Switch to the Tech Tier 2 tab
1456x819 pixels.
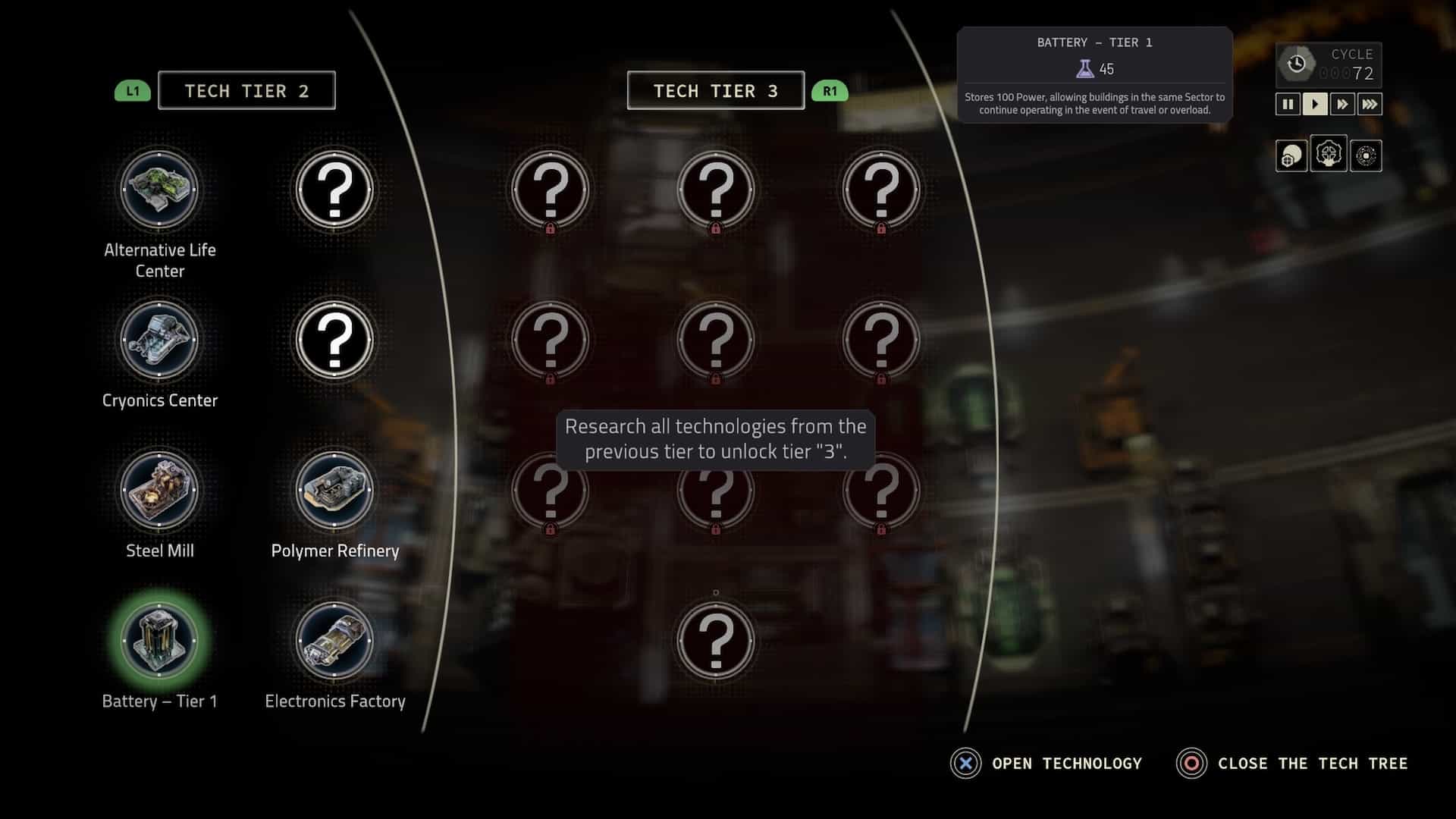pyautogui.click(x=246, y=91)
